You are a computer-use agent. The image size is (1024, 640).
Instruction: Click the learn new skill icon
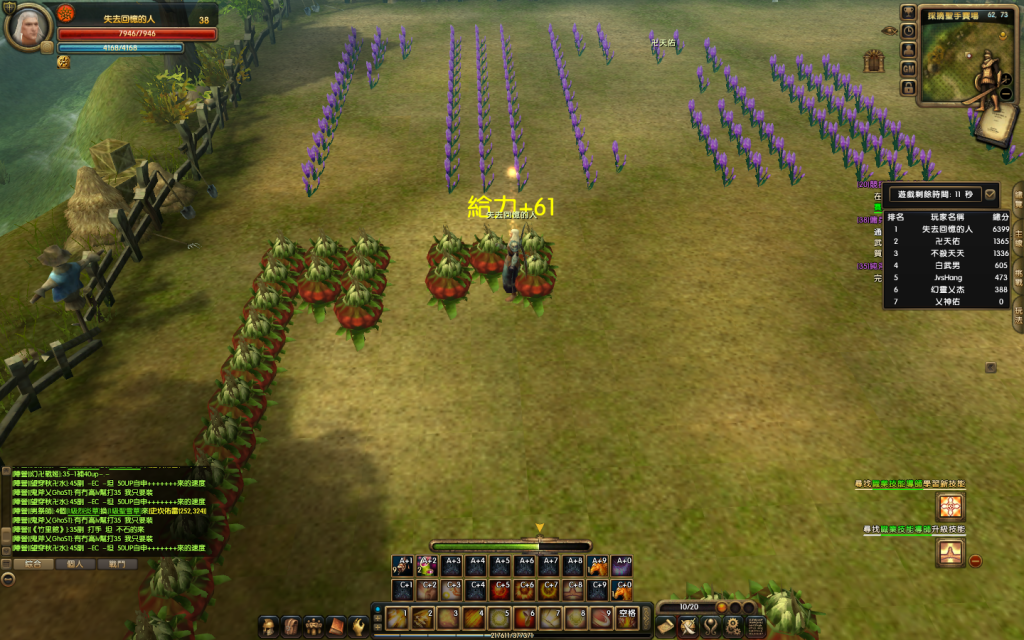[x=948, y=506]
